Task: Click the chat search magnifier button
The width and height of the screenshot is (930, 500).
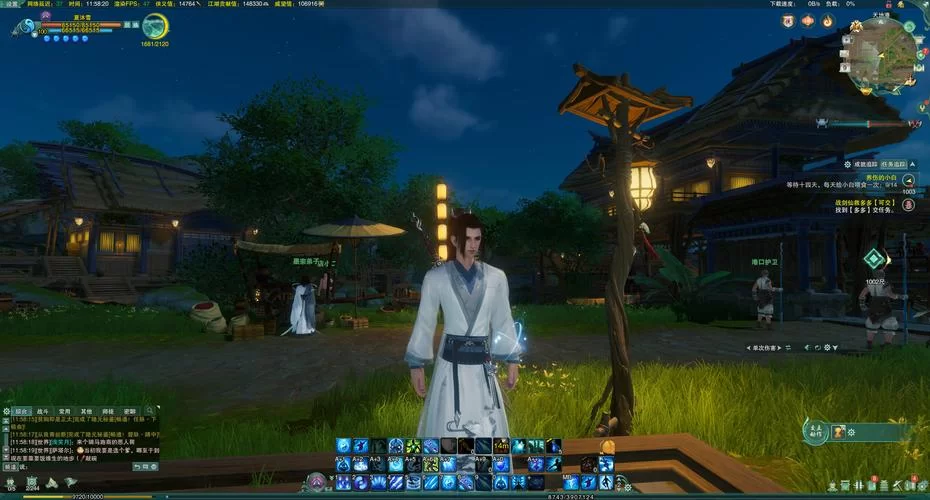Action: click(x=150, y=411)
